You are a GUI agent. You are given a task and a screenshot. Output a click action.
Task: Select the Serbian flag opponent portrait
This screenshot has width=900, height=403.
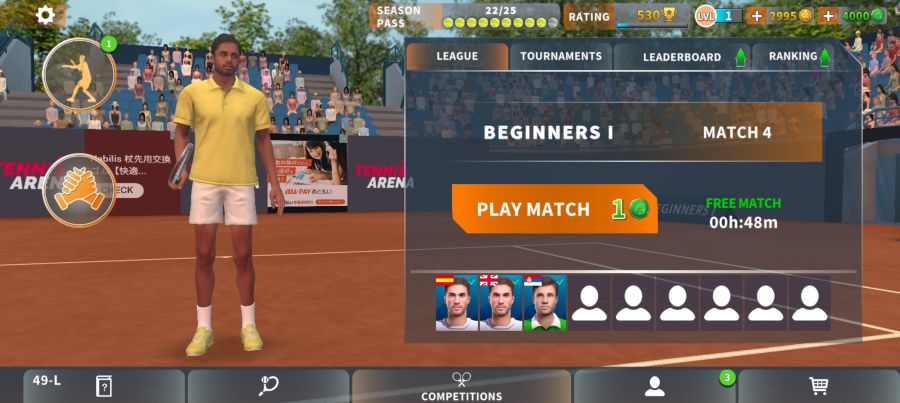coord(544,303)
